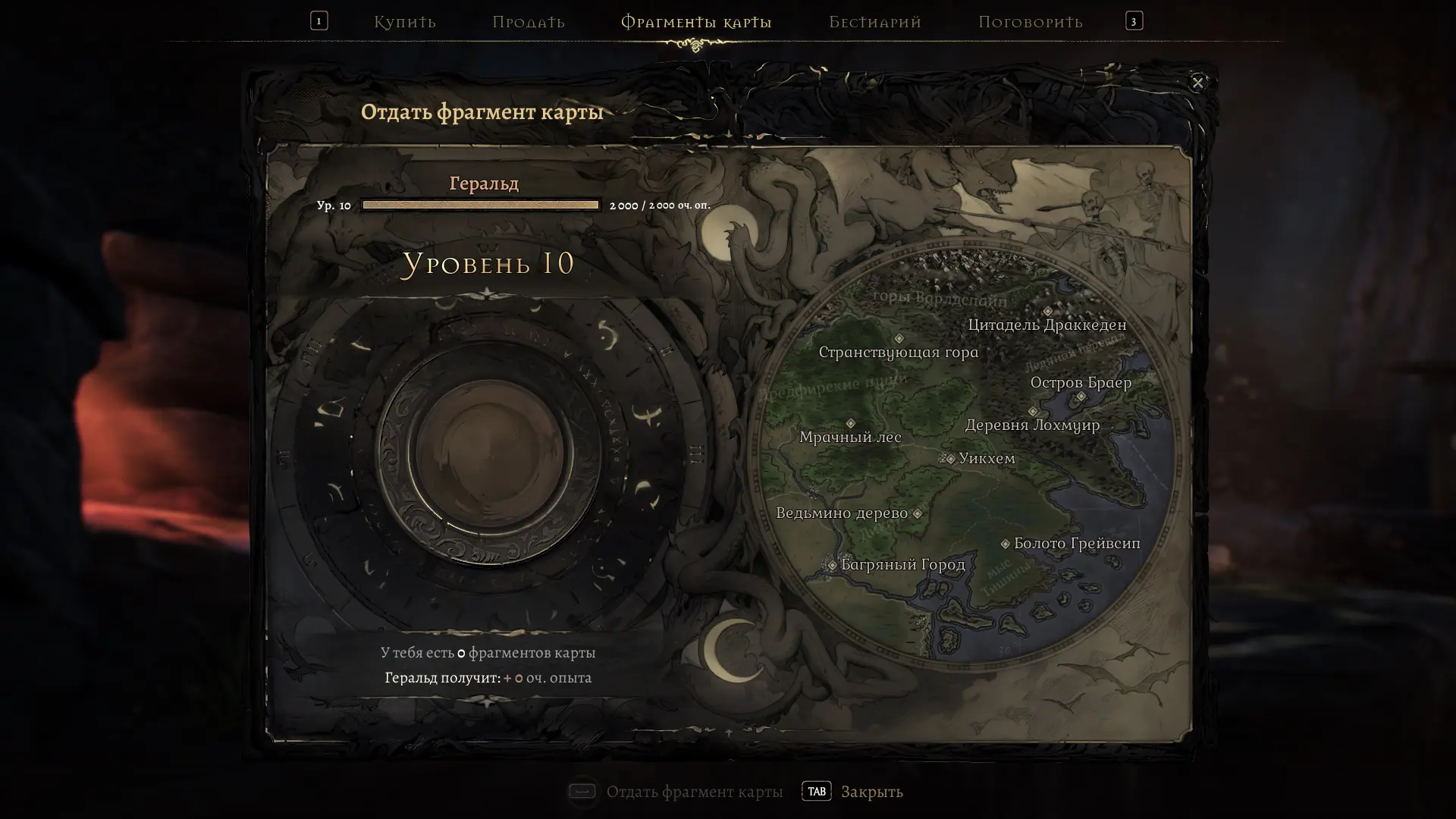Choose the Остров Браер location marker
1456x819 pixels.
pyautogui.click(x=1081, y=397)
